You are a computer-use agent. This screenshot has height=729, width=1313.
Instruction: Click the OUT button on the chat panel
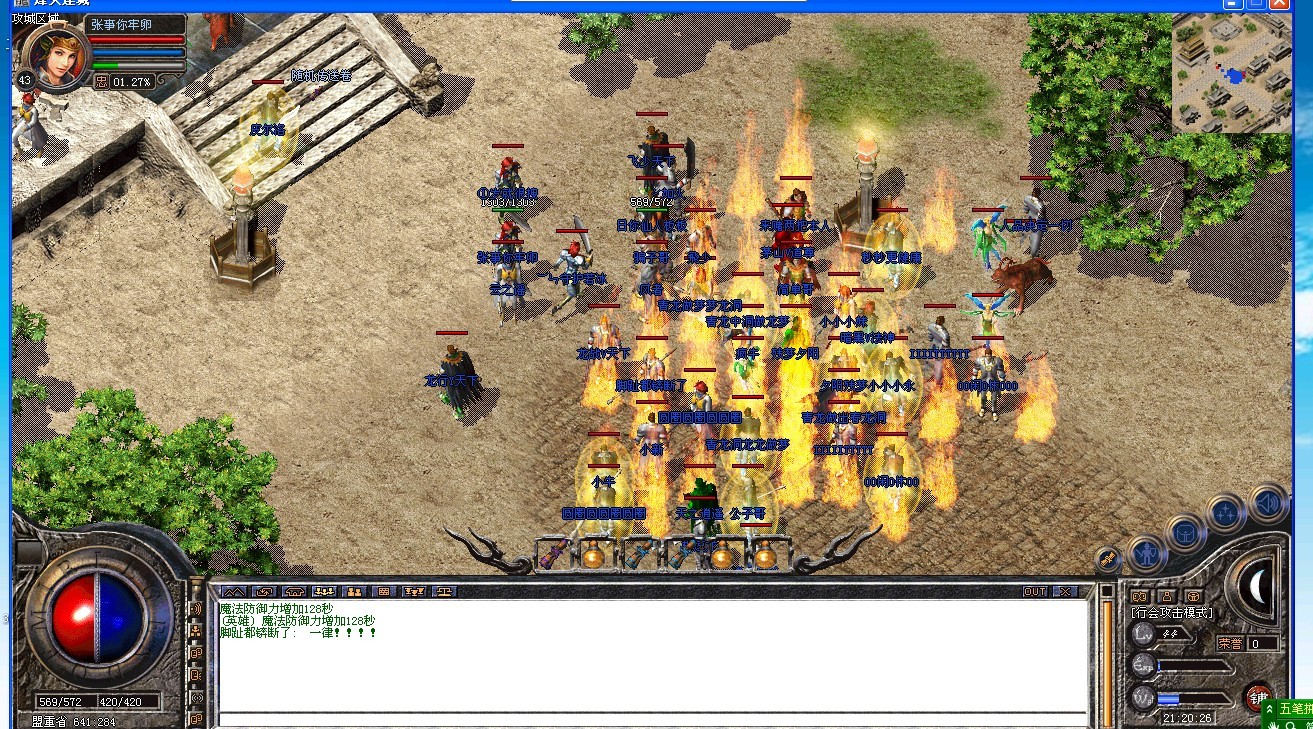[x=1036, y=591]
